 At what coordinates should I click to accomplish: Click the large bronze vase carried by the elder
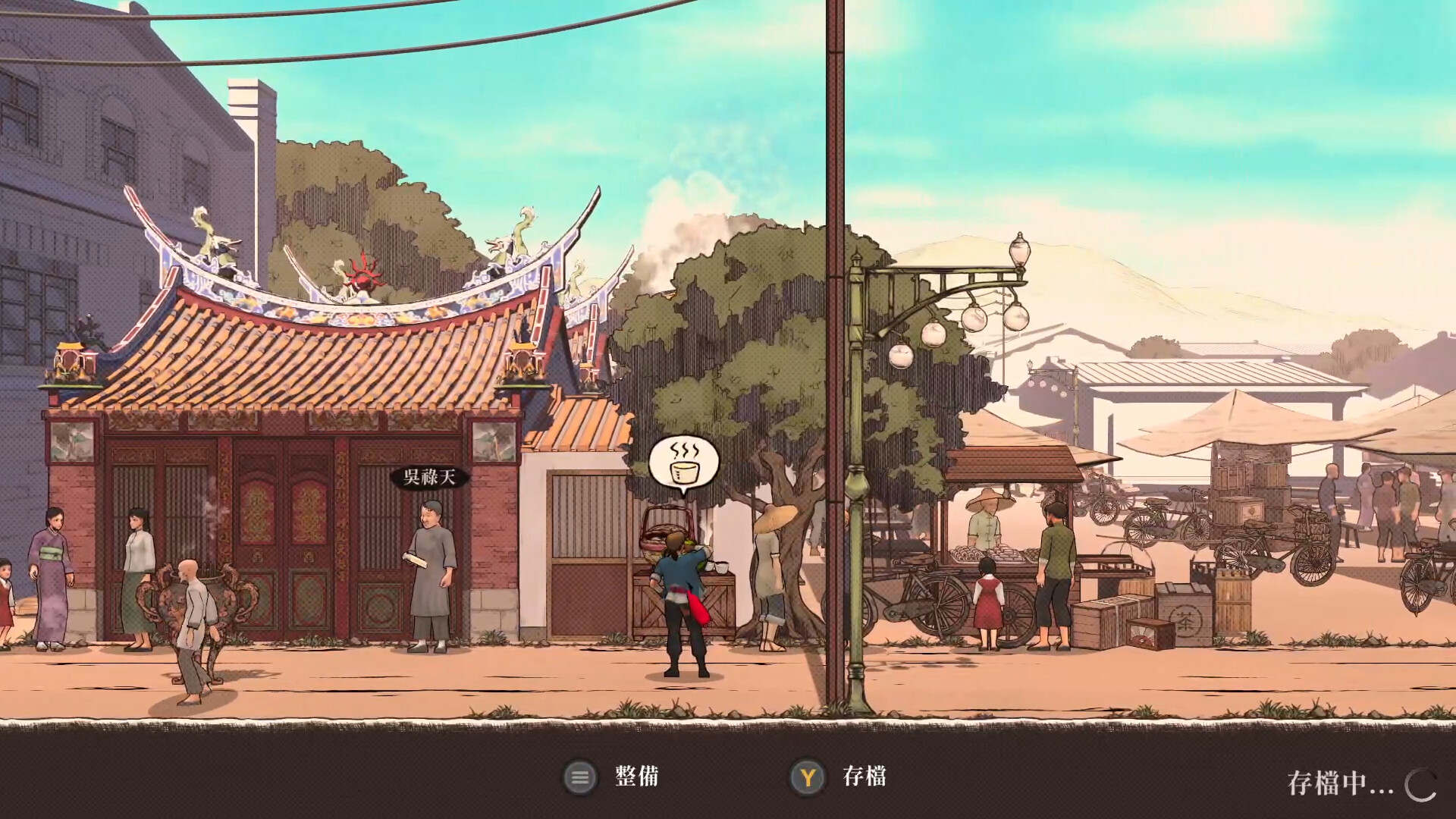(x=199, y=599)
